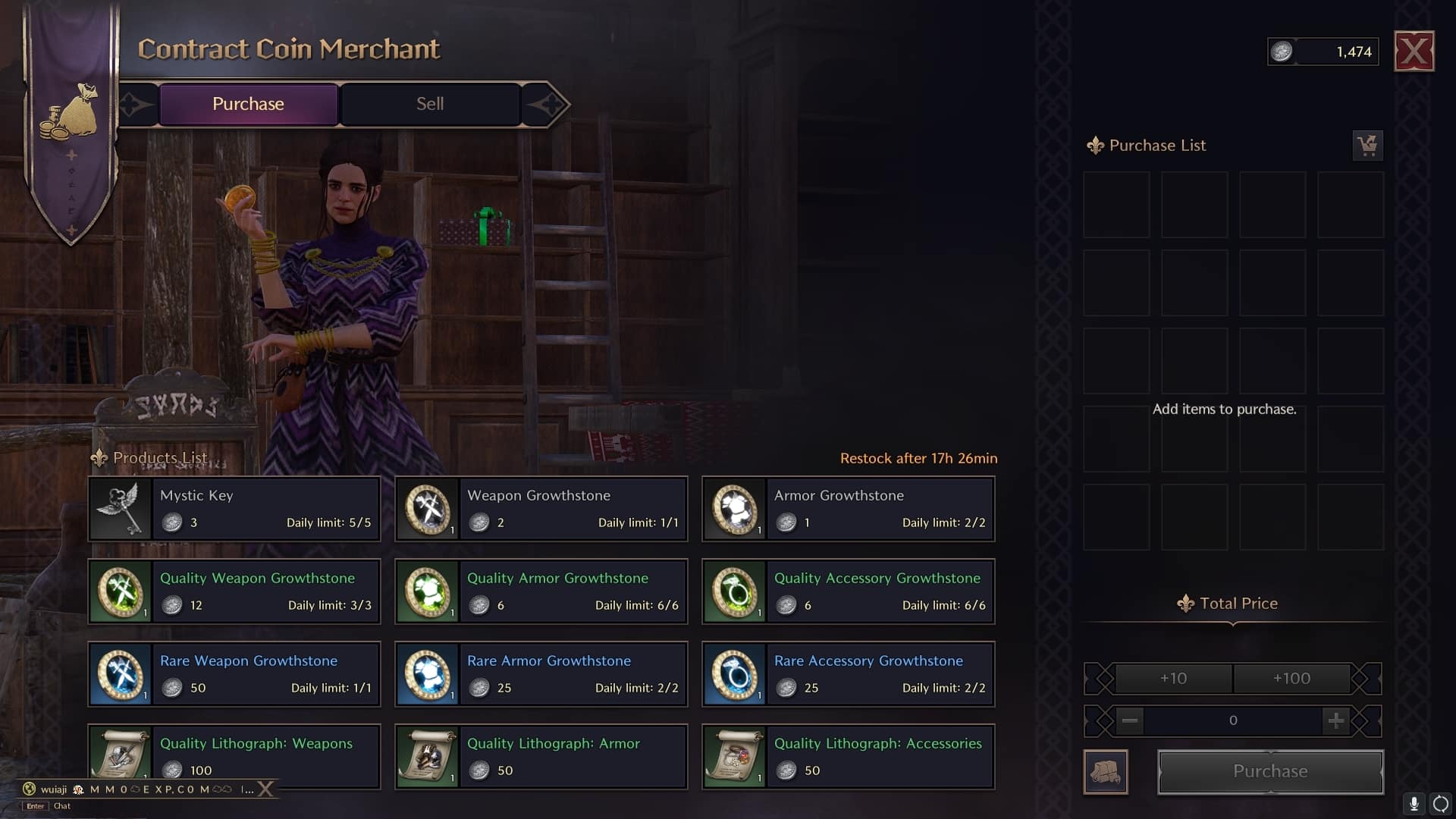Image resolution: width=1456 pixels, height=819 pixels.
Task: Select Quality Lithograph: Accessories
Action: (x=849, y=756)
